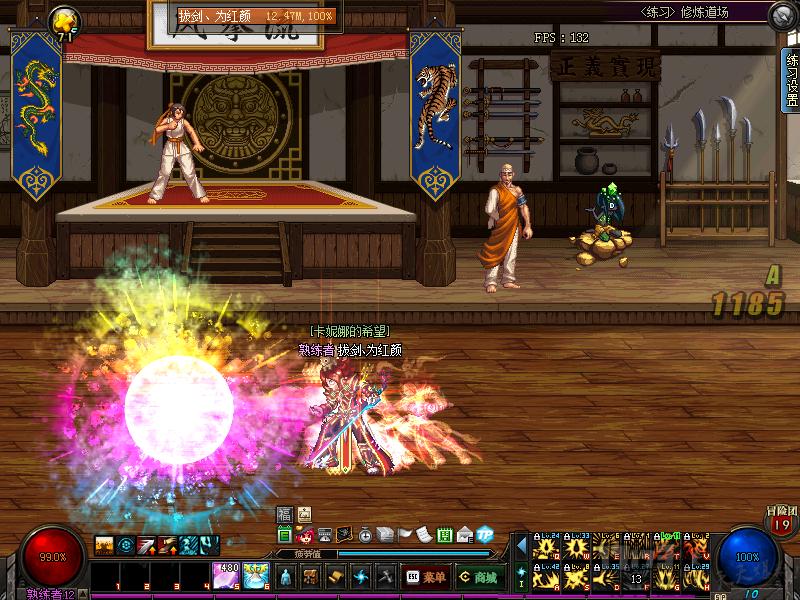
Task: Activate the Lv.24 skill on key Q
Action: click(546, 548)
